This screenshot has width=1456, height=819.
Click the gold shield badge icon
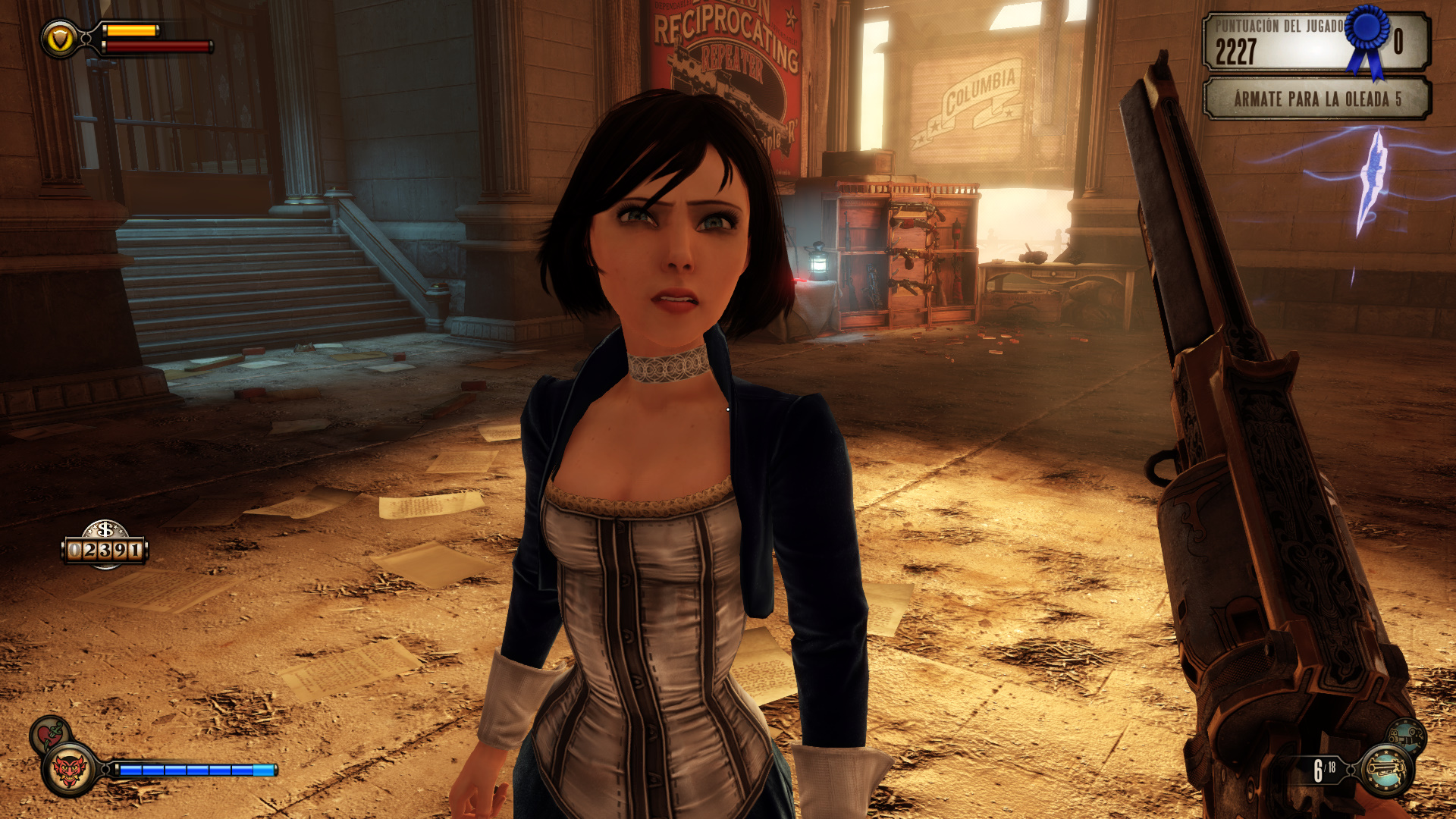60,39
